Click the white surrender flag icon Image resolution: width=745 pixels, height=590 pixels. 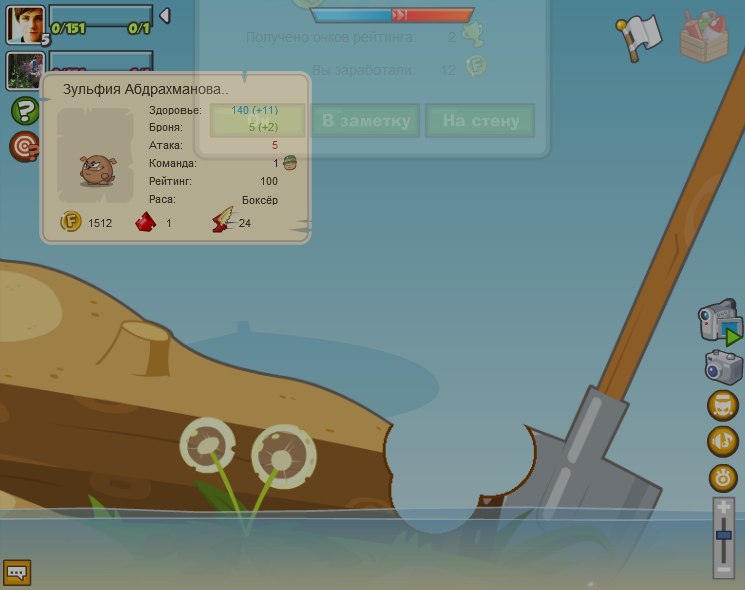pos(638,37)
